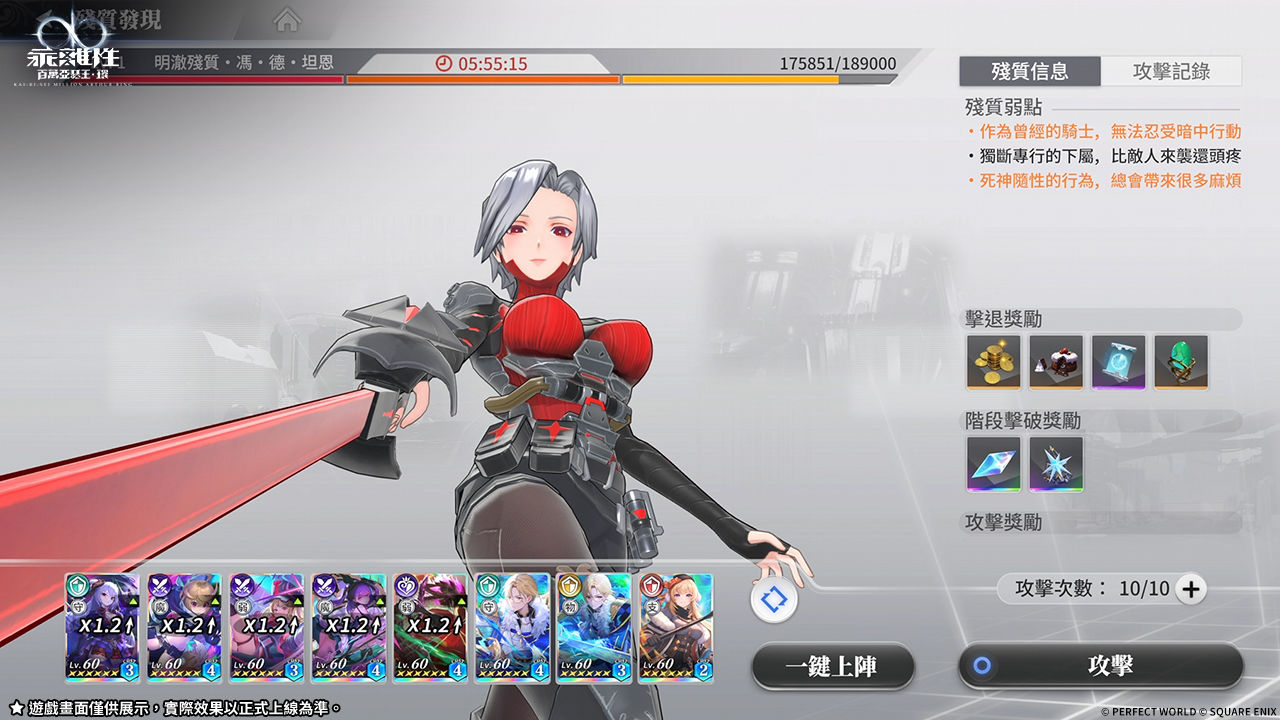This screenshot has width=1280, height=720.
Task: Select the purple-haired 魔 card
Action: [x=348, y=627]
